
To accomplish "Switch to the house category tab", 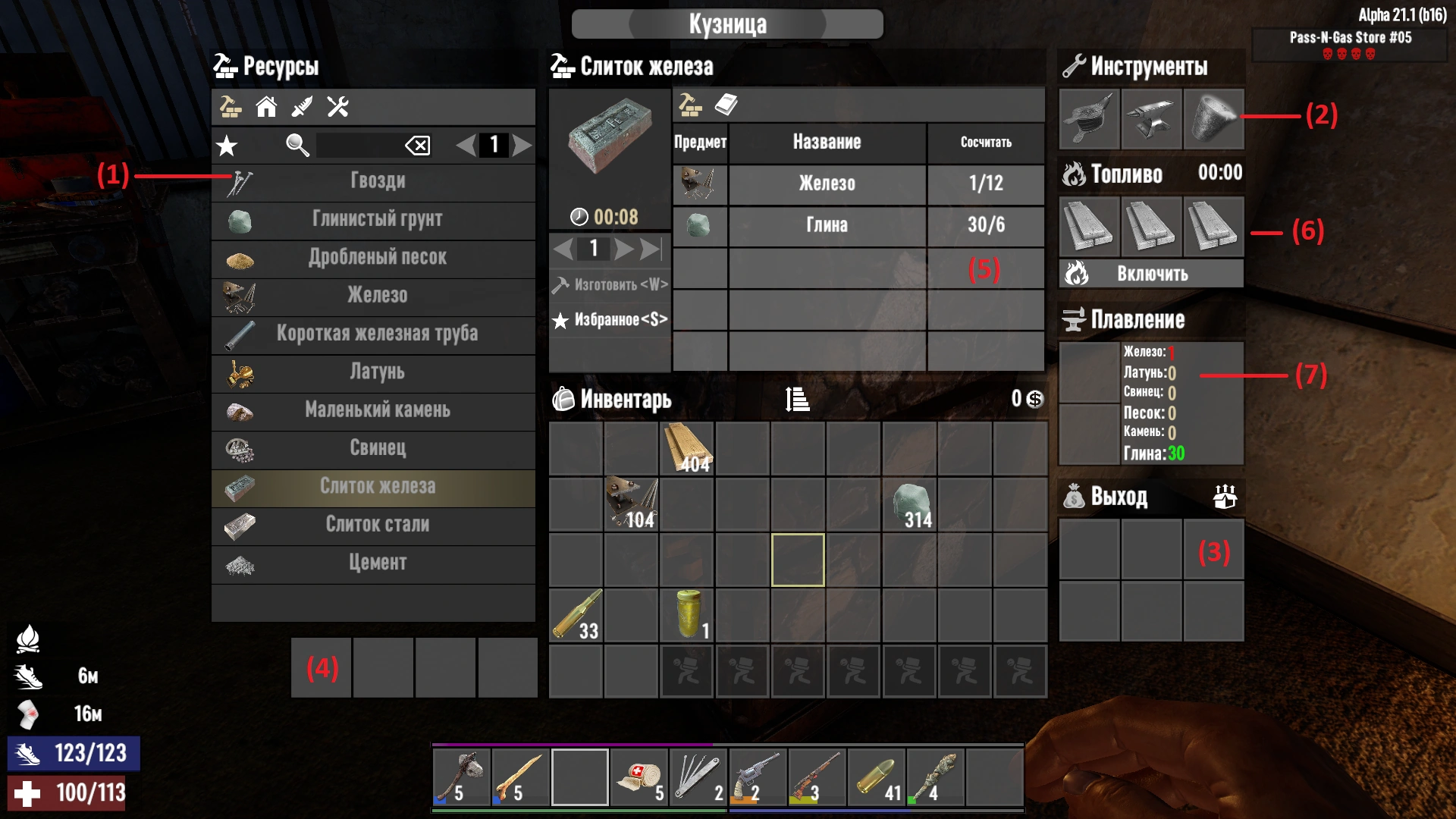I will (266, 107).
